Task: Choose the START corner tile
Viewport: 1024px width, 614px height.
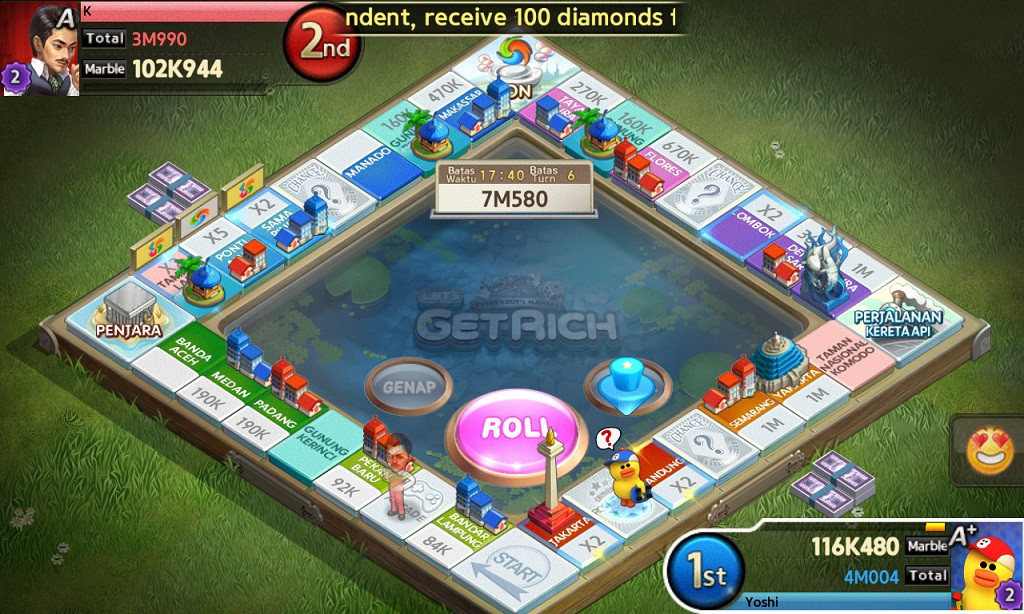Action: [516, 570]
